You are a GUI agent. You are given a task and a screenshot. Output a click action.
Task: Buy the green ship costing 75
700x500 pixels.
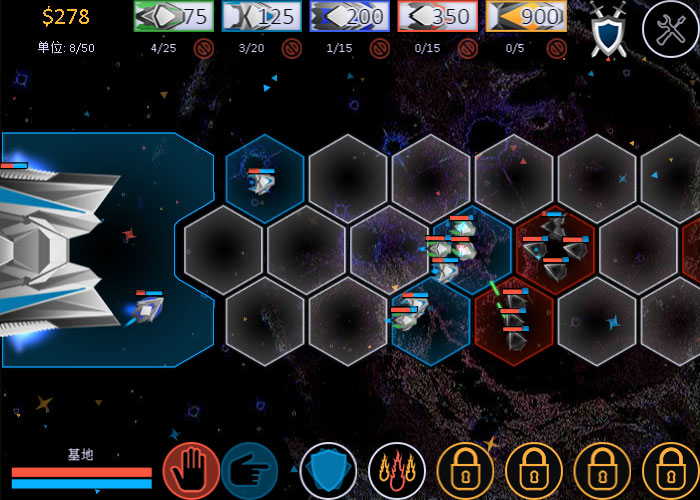tap(173, 16)
